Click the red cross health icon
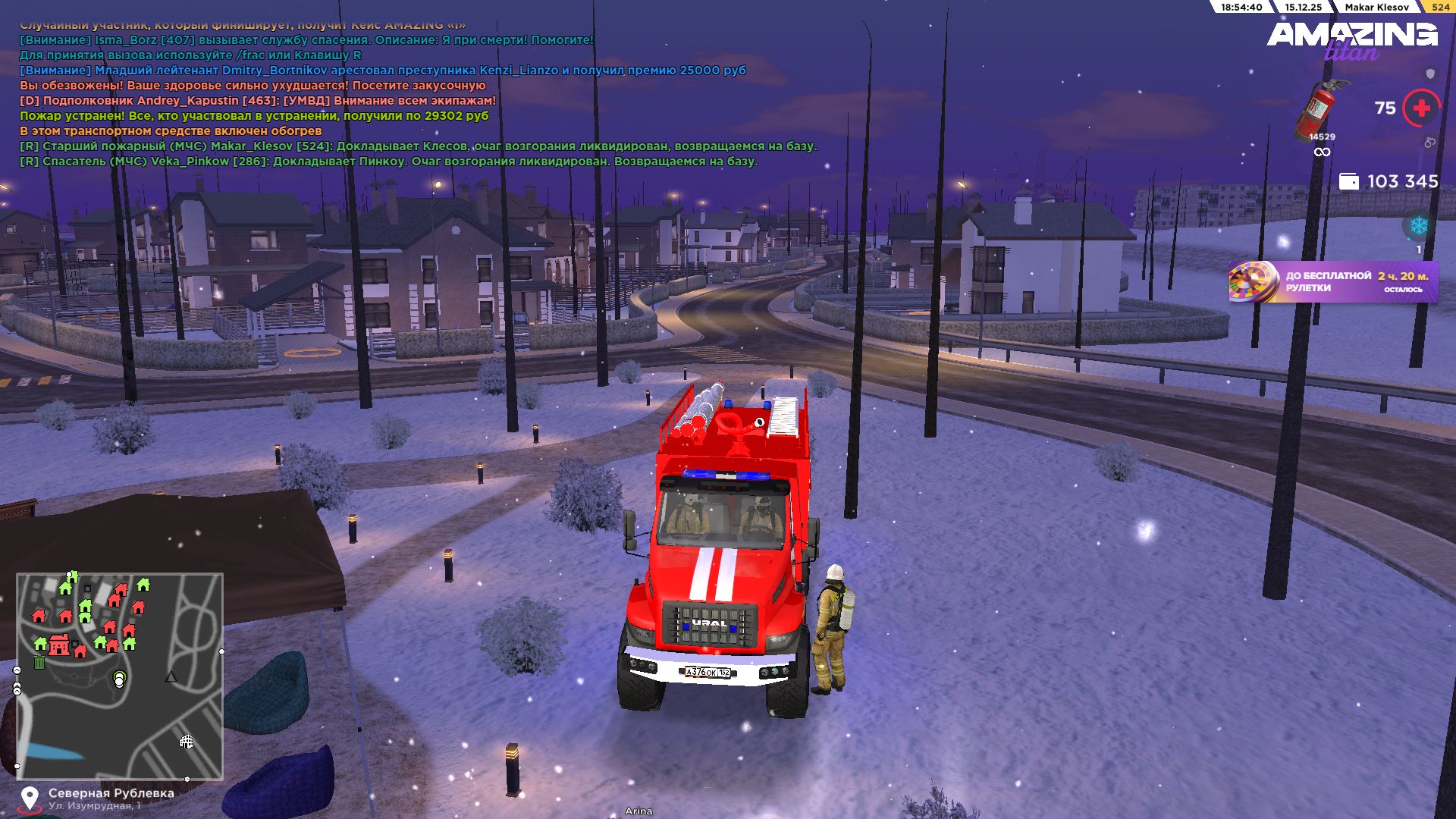Screen dimensions: 1456x819 pyautogui.click(x=1421, y=108)
